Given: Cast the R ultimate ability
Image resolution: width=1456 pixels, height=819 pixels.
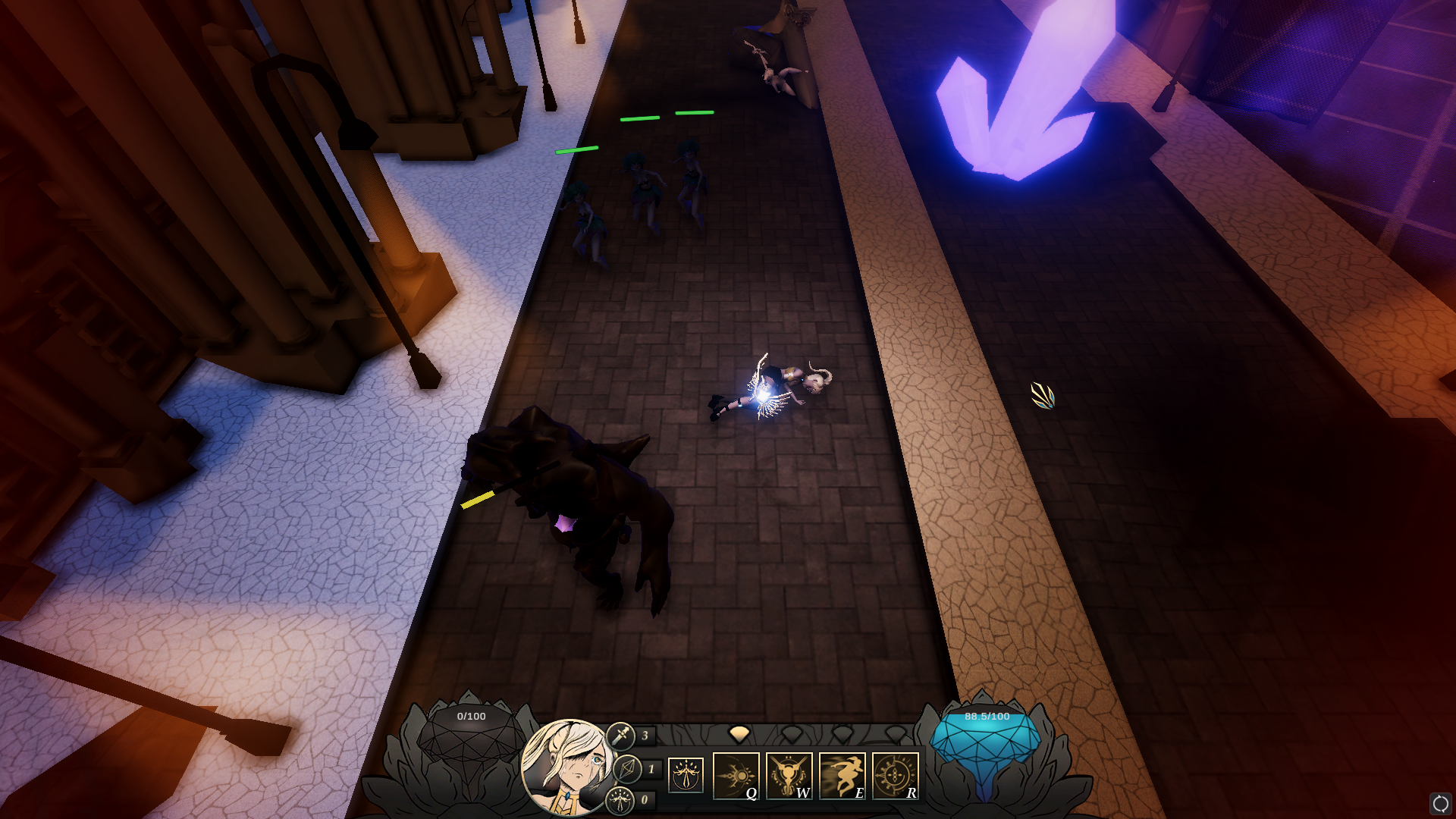Looking at the screenshot, I should pos(895,776).
